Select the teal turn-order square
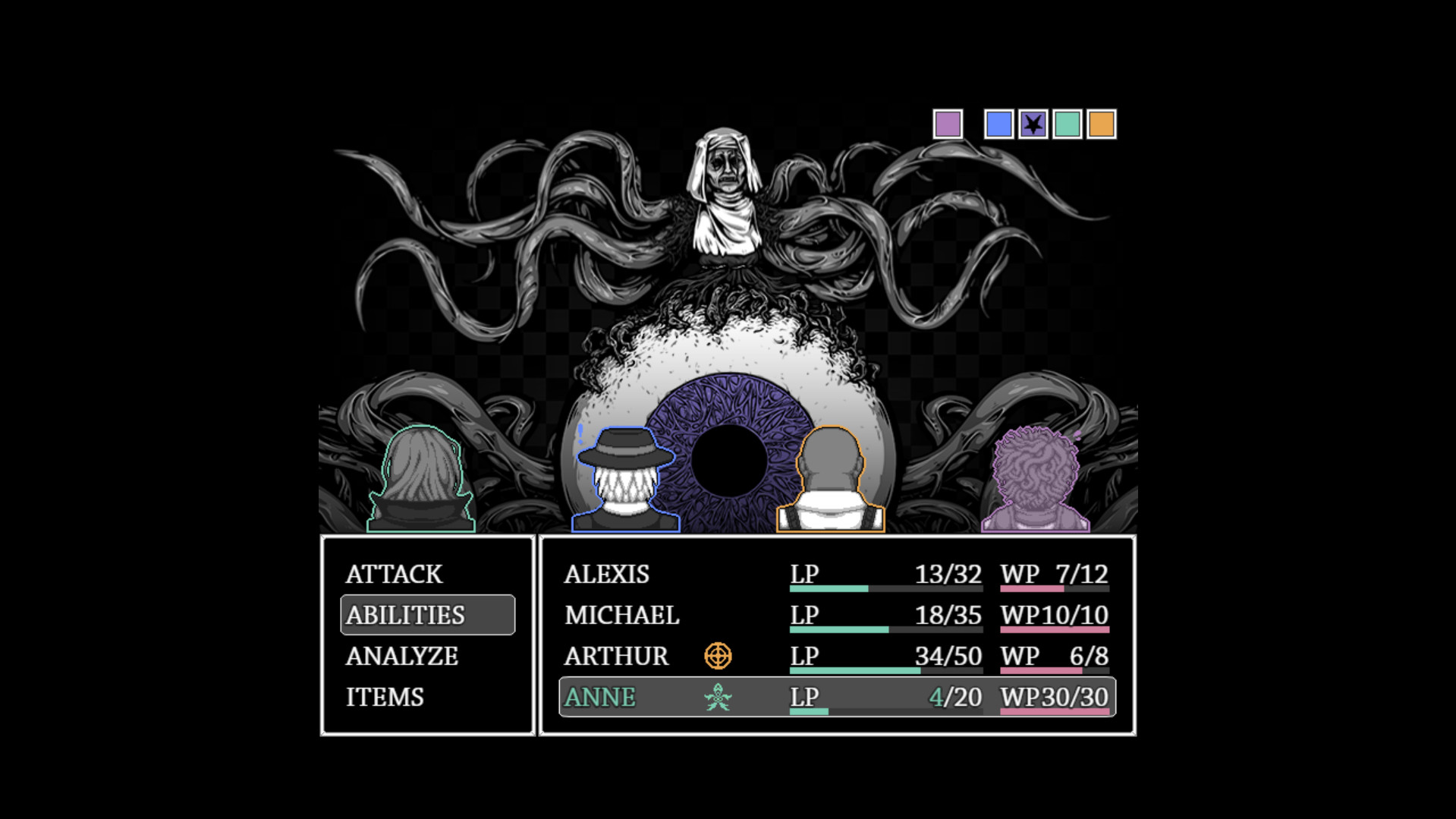This screenshot has width=1456, height=819. point(1069,124)
